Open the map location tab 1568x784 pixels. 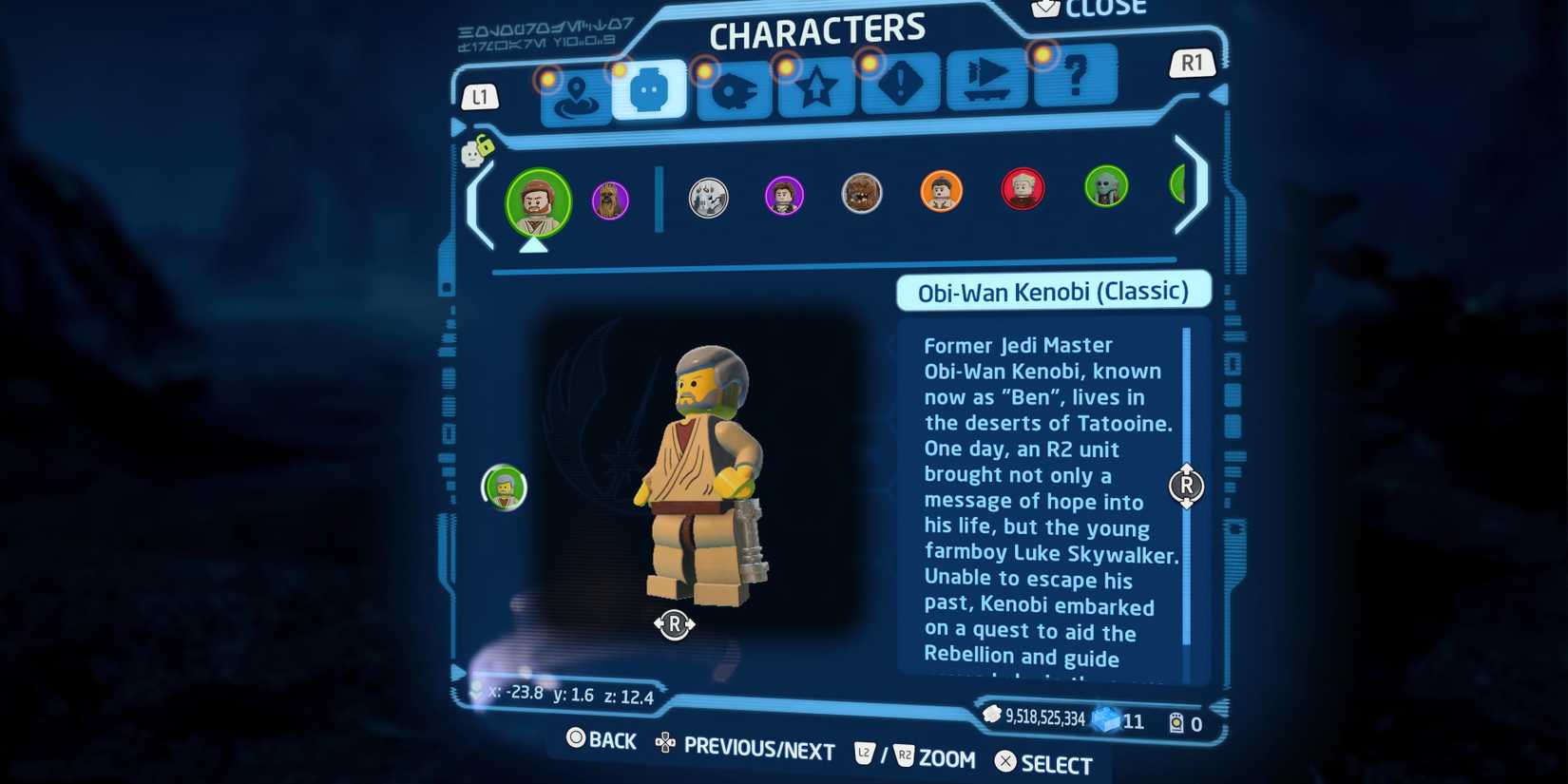click(575, 92)
